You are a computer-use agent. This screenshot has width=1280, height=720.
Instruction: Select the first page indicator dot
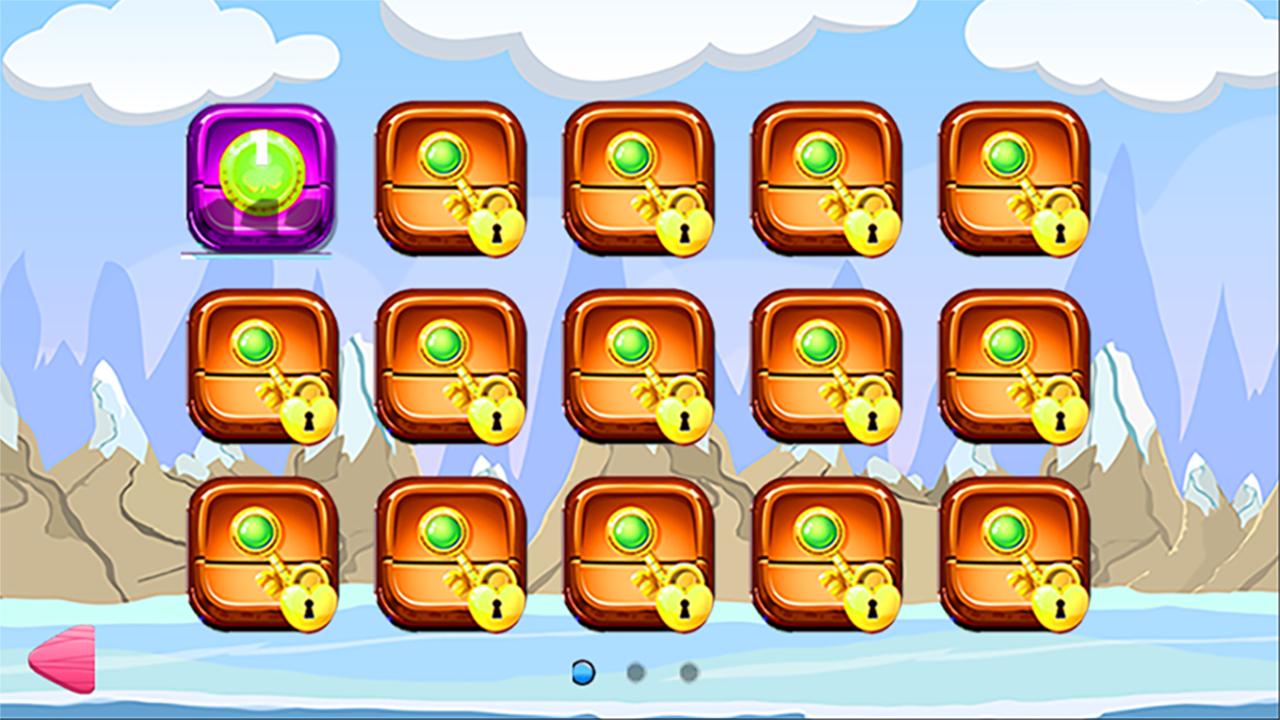[583, 672]
